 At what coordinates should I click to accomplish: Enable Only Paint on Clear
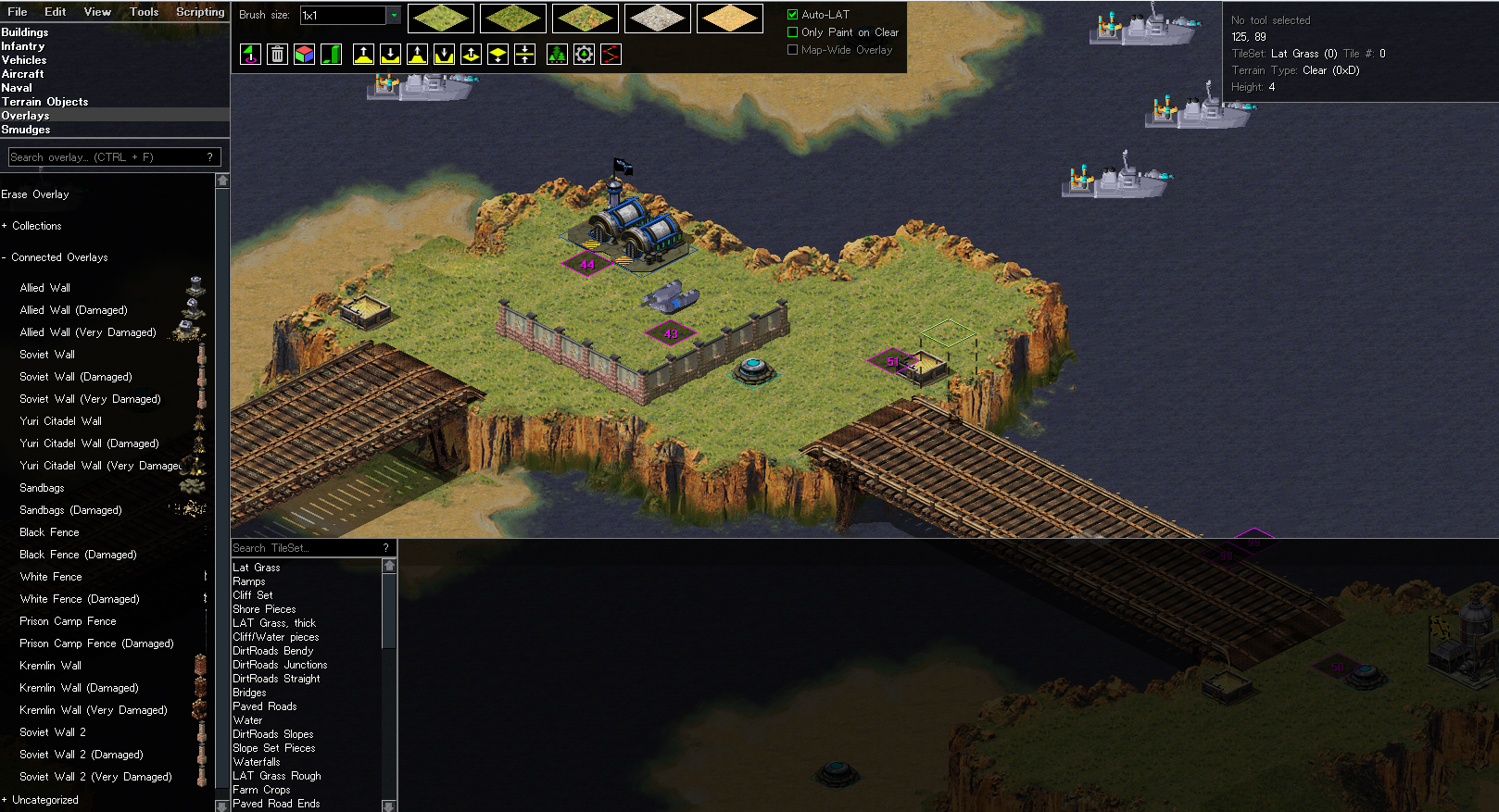point(793,32)
